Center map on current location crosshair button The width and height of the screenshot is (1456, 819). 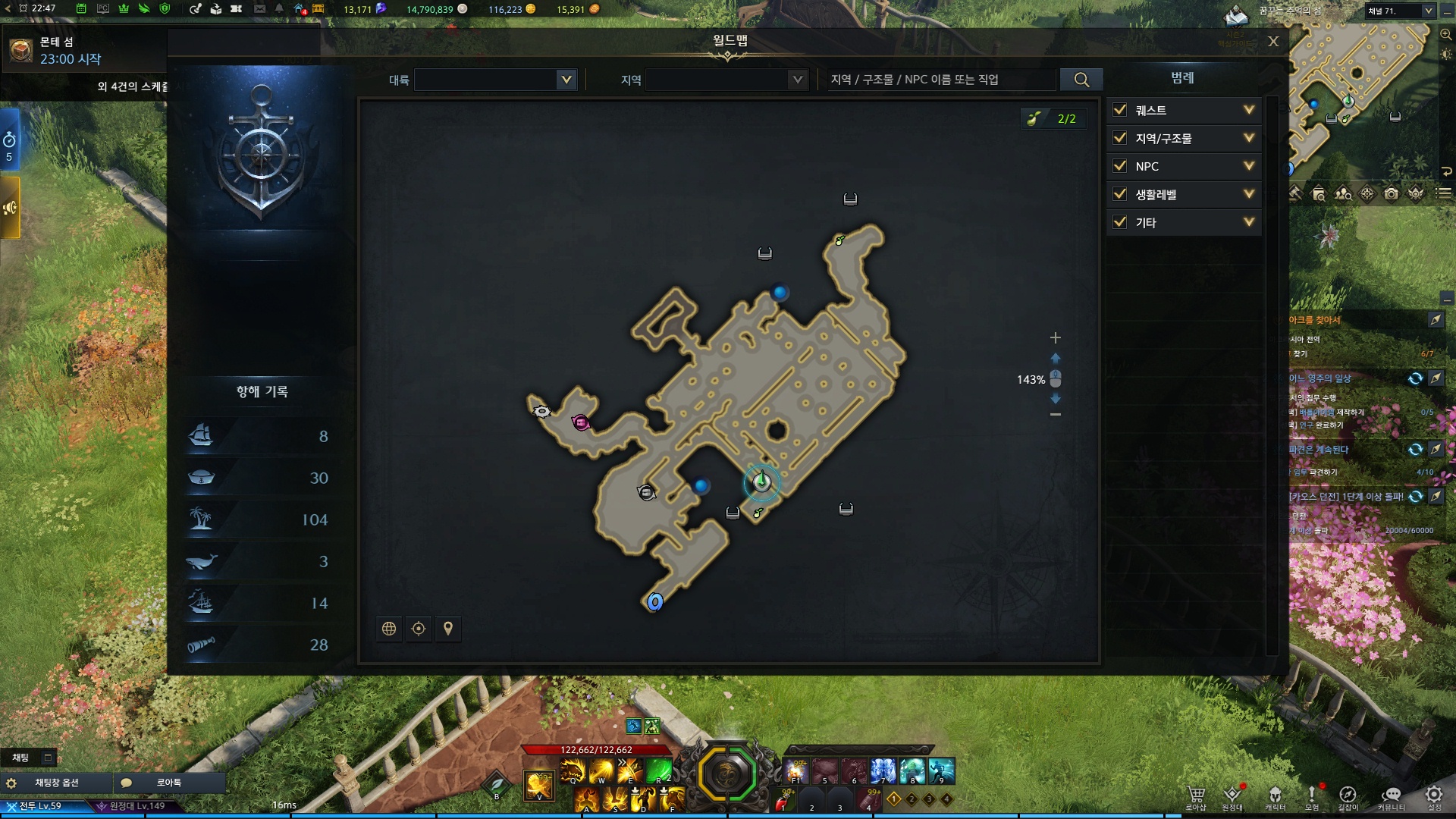tap(419, 629)
